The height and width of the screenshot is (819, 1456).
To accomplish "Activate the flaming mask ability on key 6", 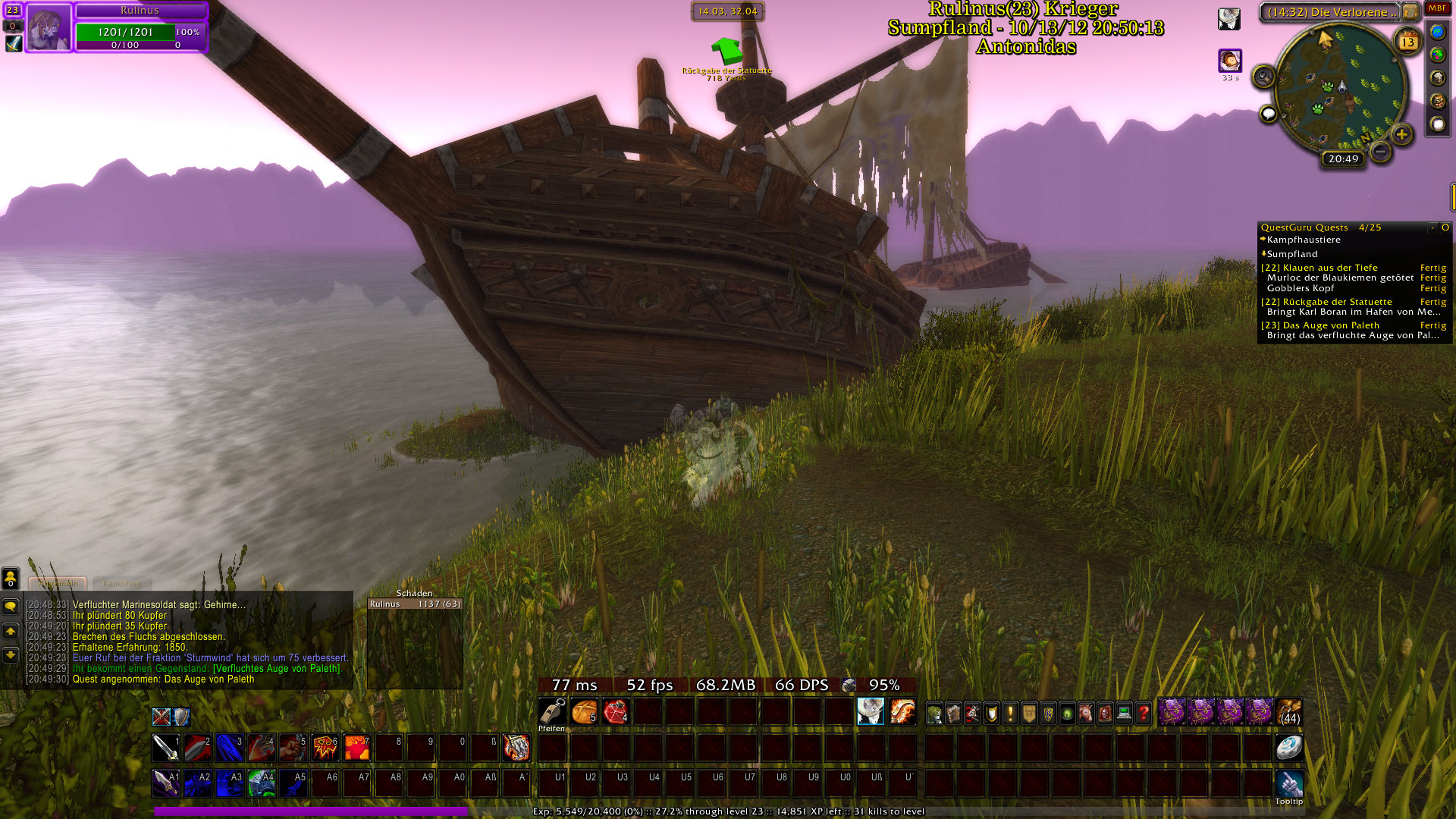I will [325, 748].
